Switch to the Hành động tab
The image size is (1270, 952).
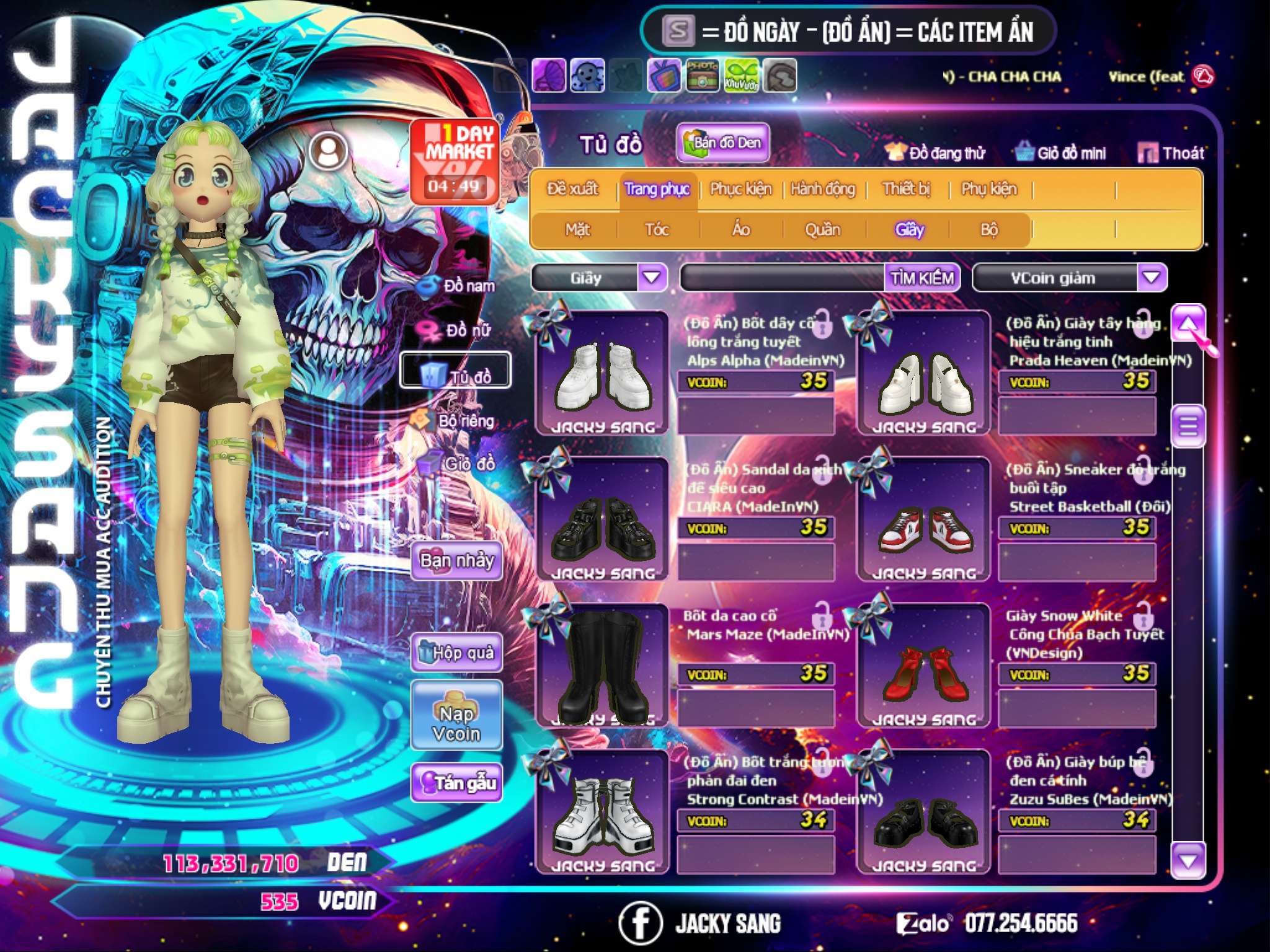[x=822, y=189]
